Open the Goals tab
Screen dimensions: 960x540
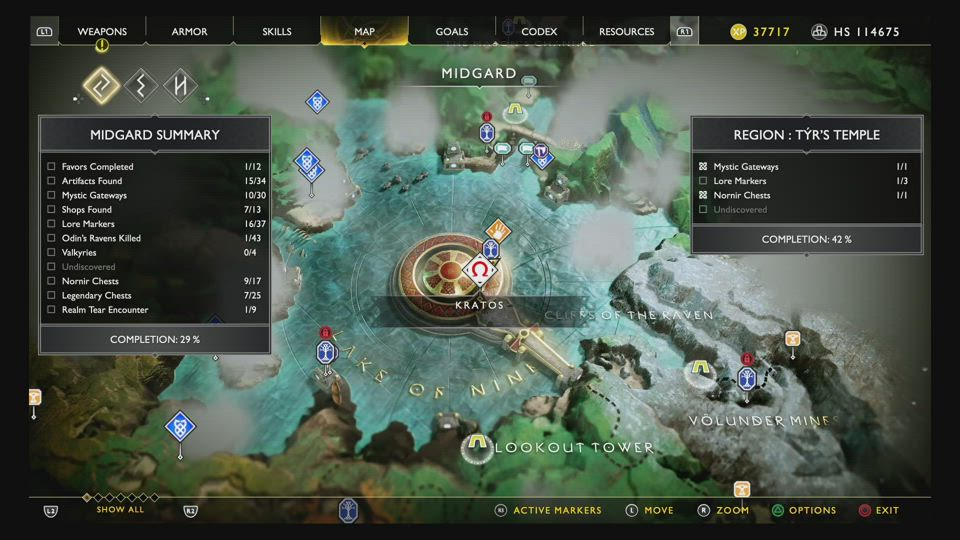click(452, 32)
